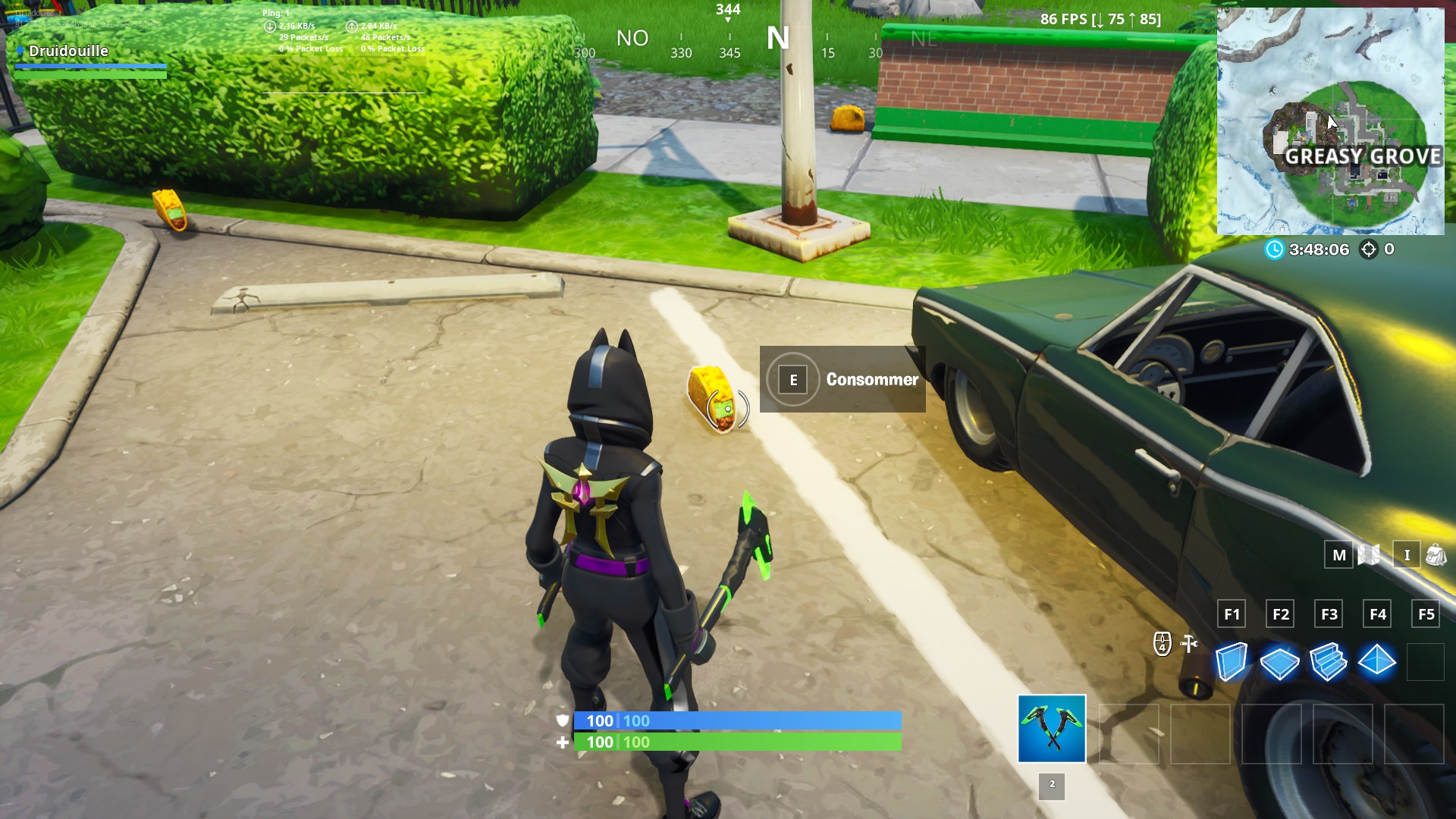Click the GREASY GROVE location label
The height and width of the screenshot is (819, 1456).
click(1362, 157)
